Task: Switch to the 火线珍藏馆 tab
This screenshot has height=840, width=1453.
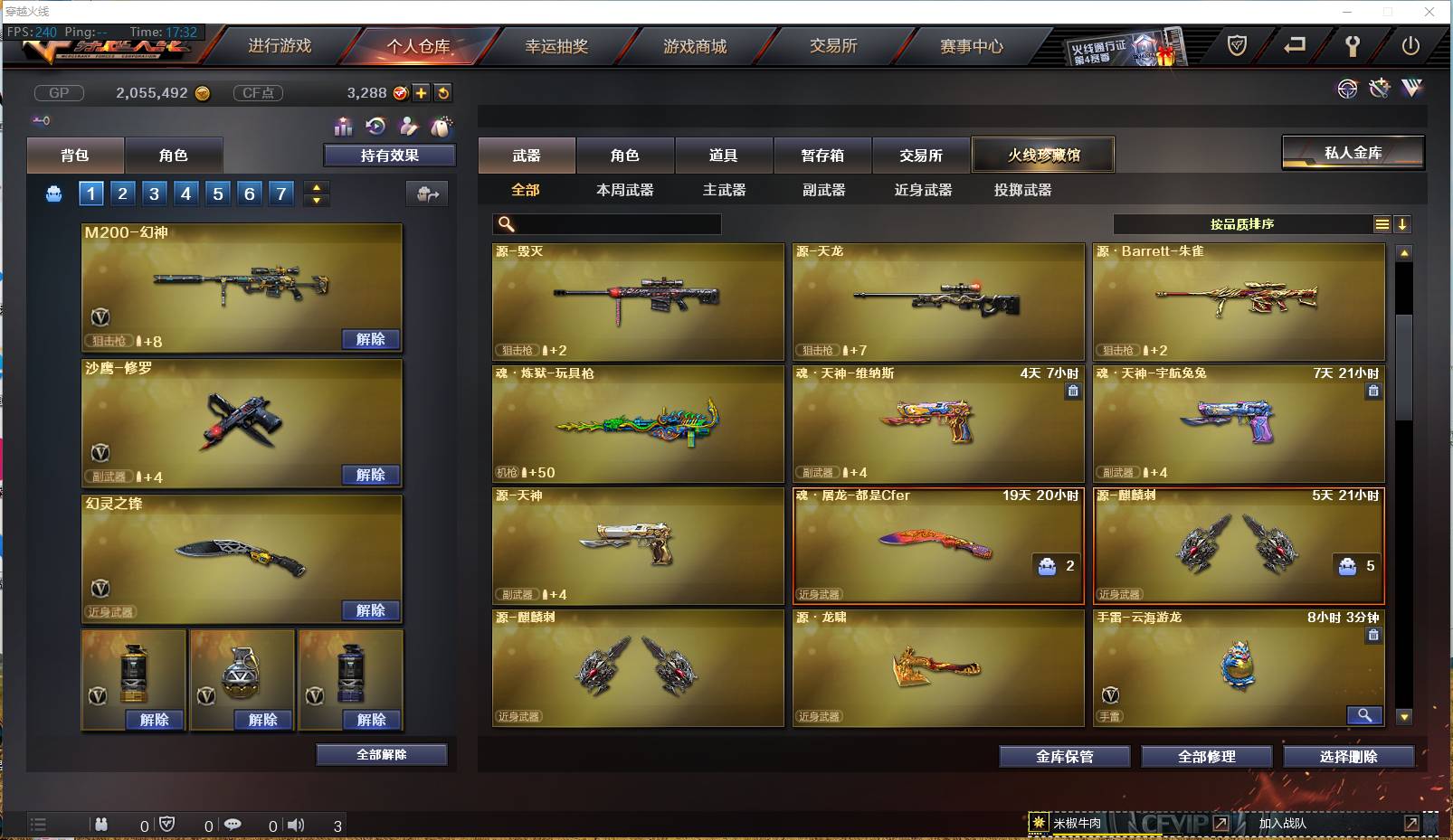Action: [1043, 155]
